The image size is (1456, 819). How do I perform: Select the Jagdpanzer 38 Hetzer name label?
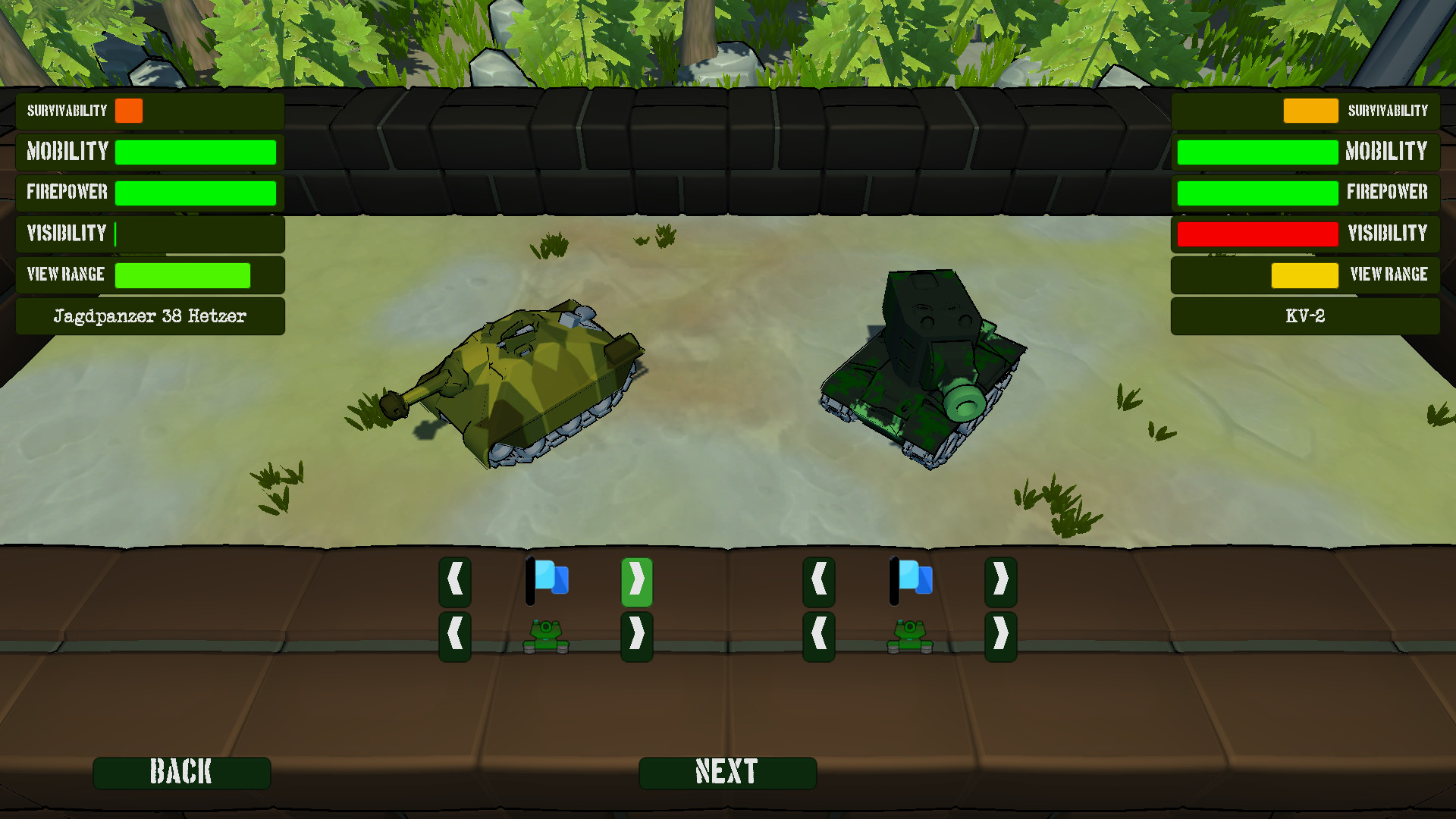(149, 315)
